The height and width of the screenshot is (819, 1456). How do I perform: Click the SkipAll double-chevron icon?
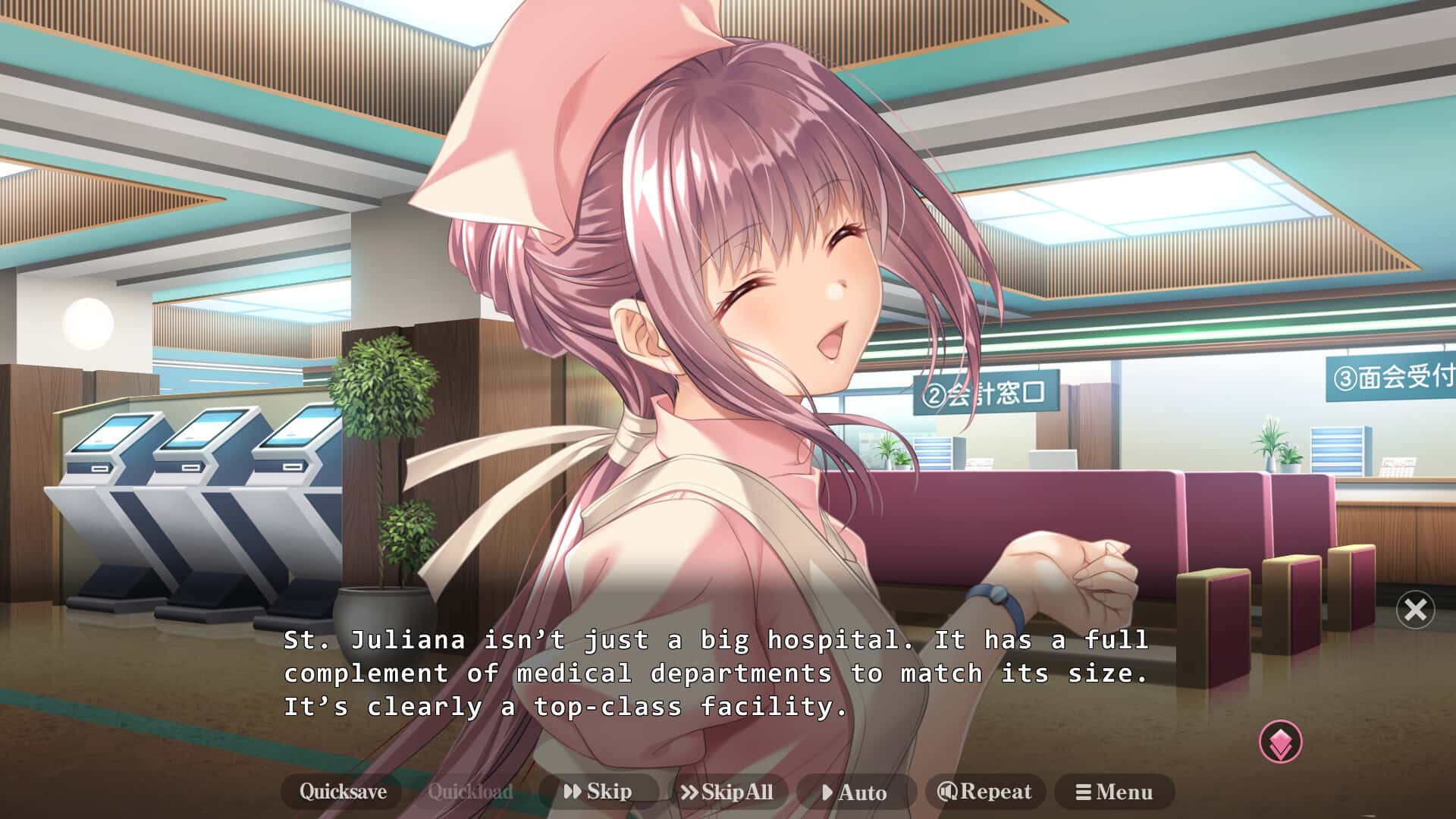(x=691, y=792)
